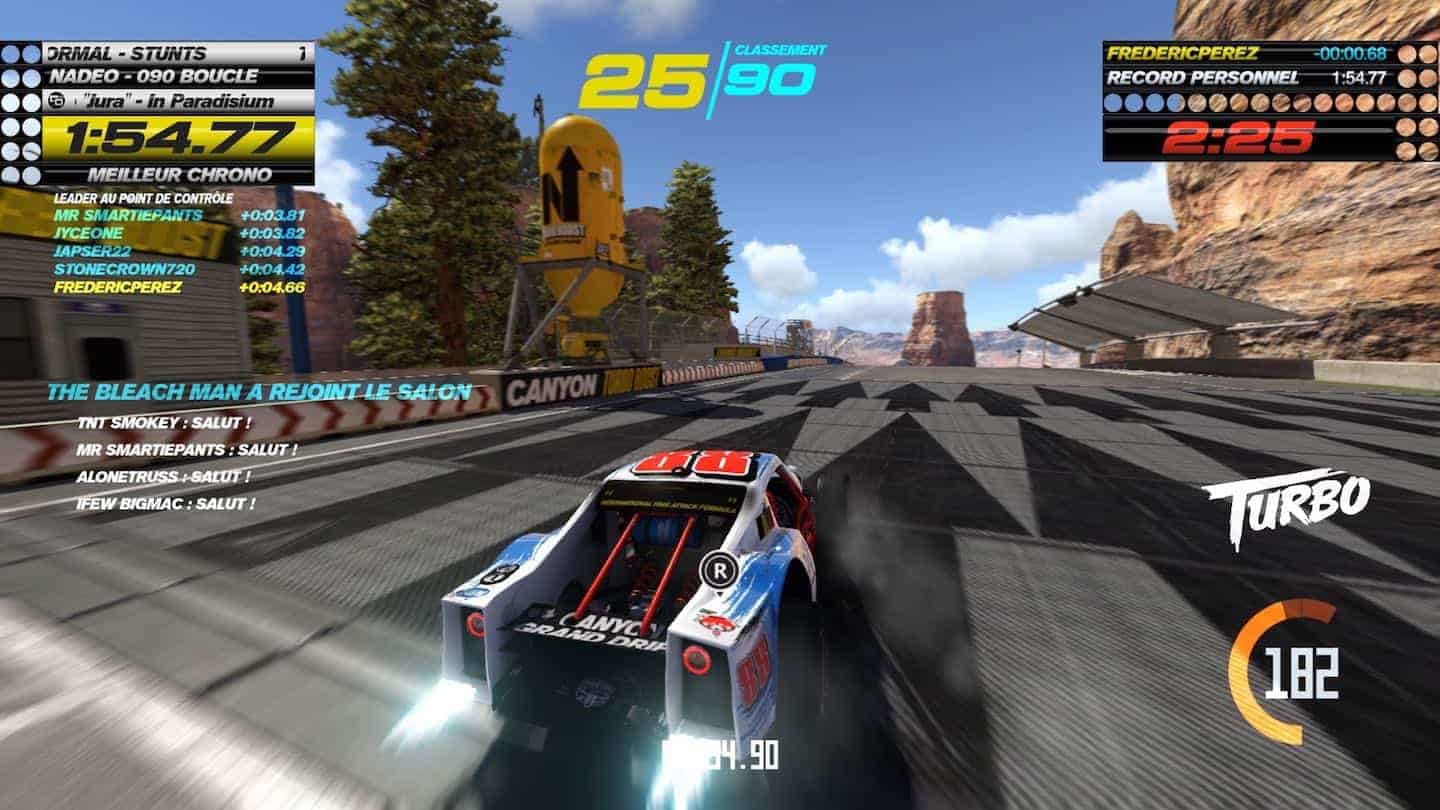Screen dimensions: 1440x810
Task: Click IFEW BIGMAC's chat message
Action: 165,504
